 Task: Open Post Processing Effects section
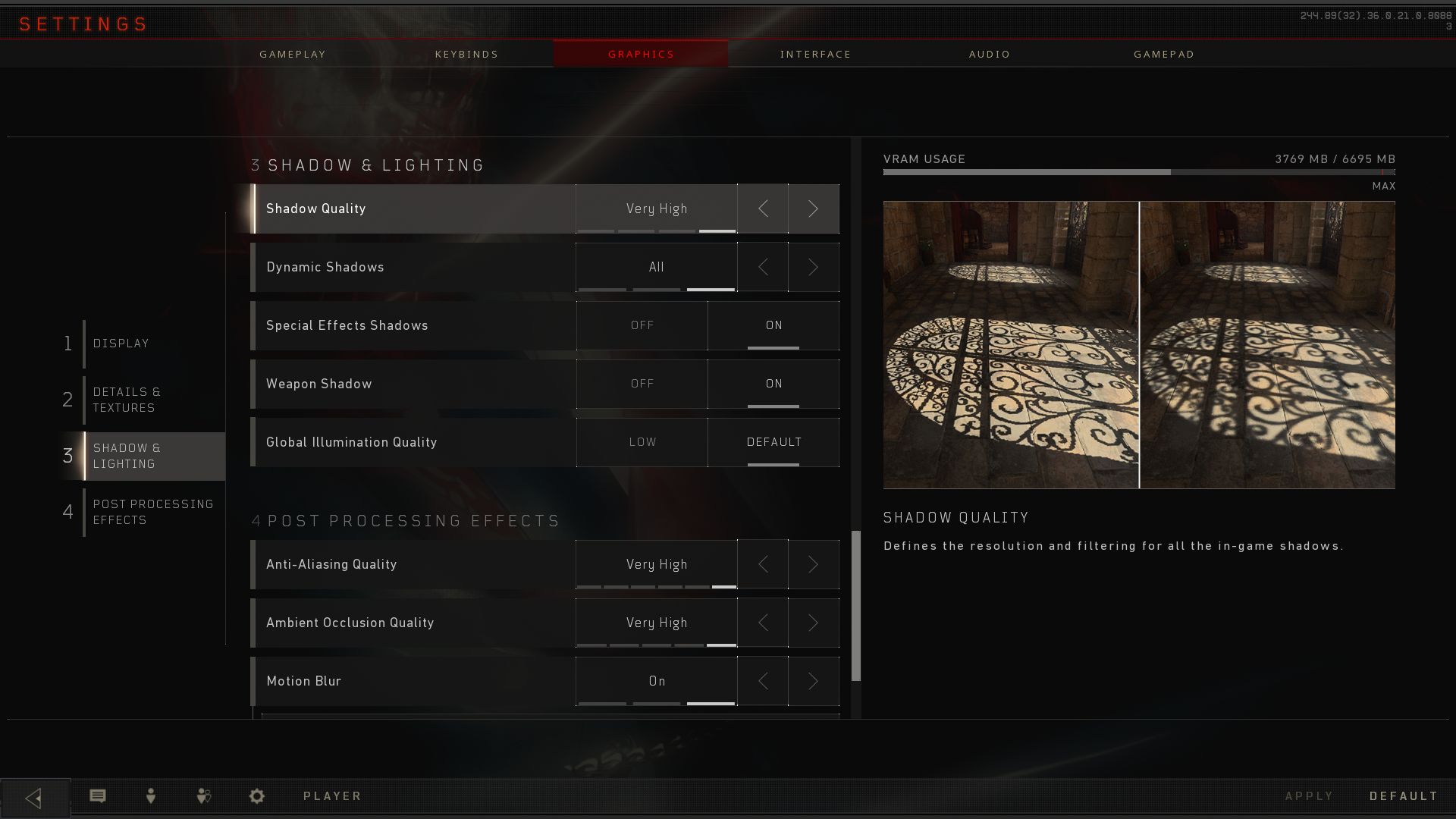coord(152,512)
